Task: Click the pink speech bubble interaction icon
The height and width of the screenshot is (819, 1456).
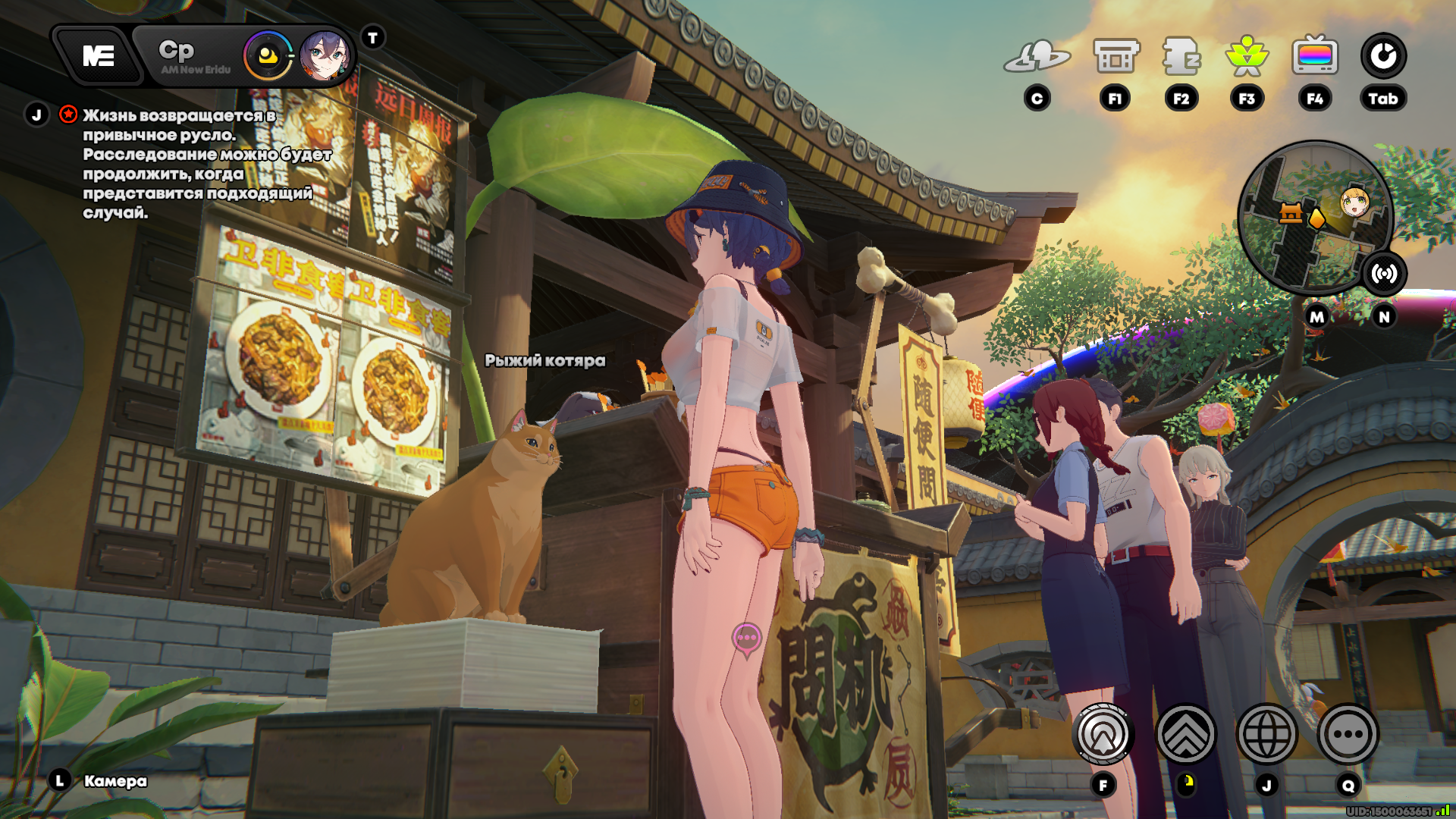Action: (x=746, y=639)
